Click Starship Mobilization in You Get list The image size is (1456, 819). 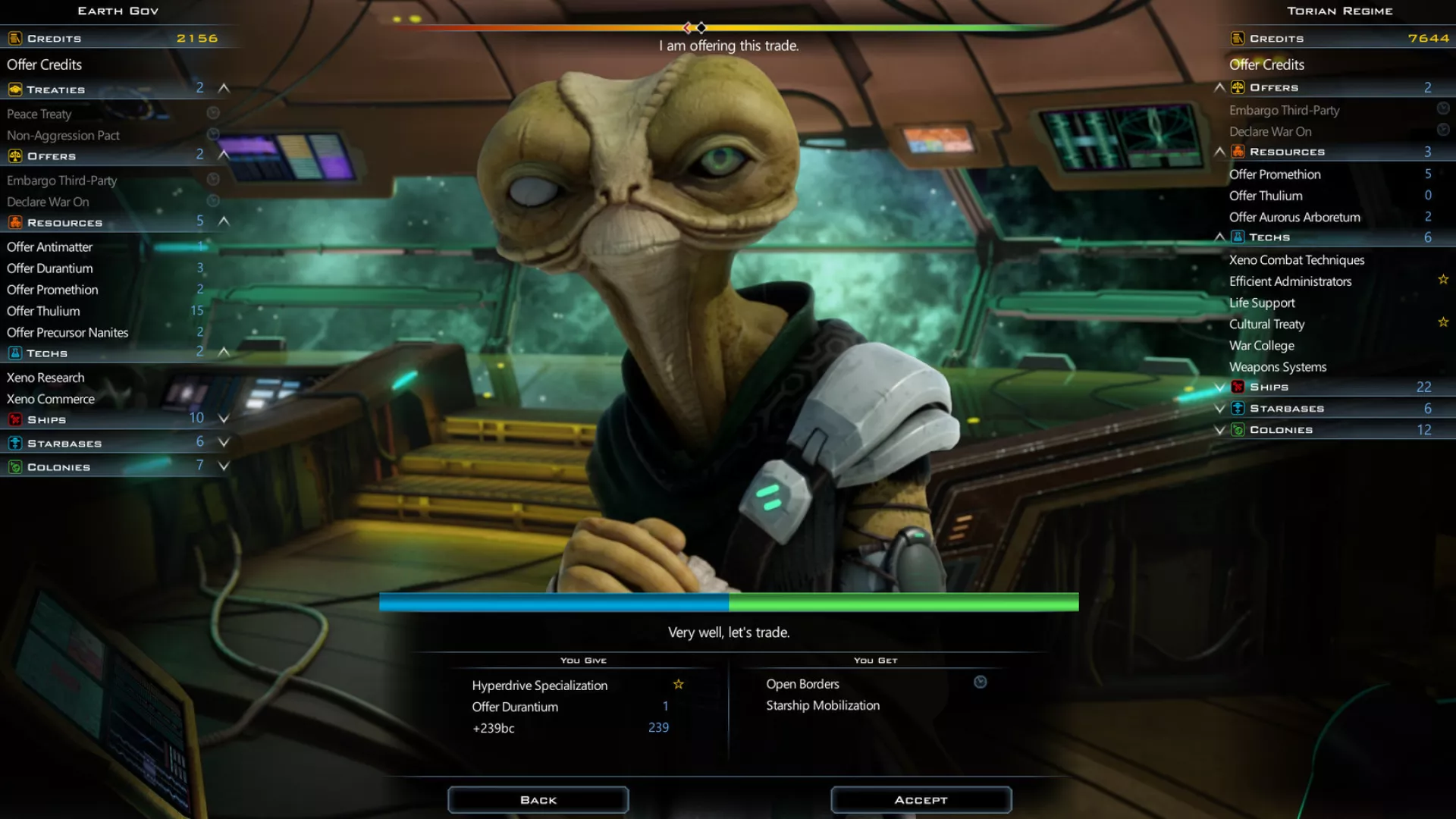coord(823,705)
